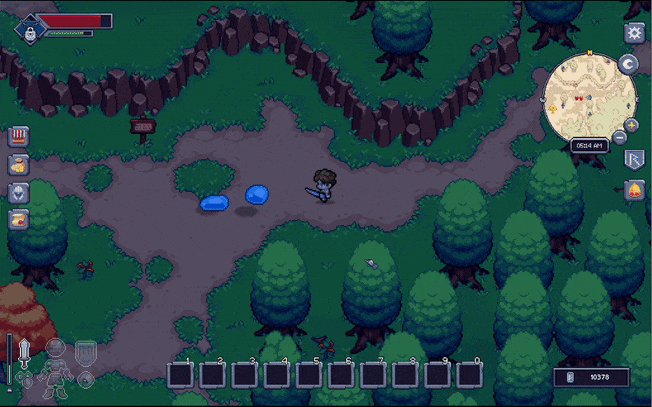Select the shield equipment slot
This screenshot has width=652, height=407.
pyautogui.click(x=86, y=351)
